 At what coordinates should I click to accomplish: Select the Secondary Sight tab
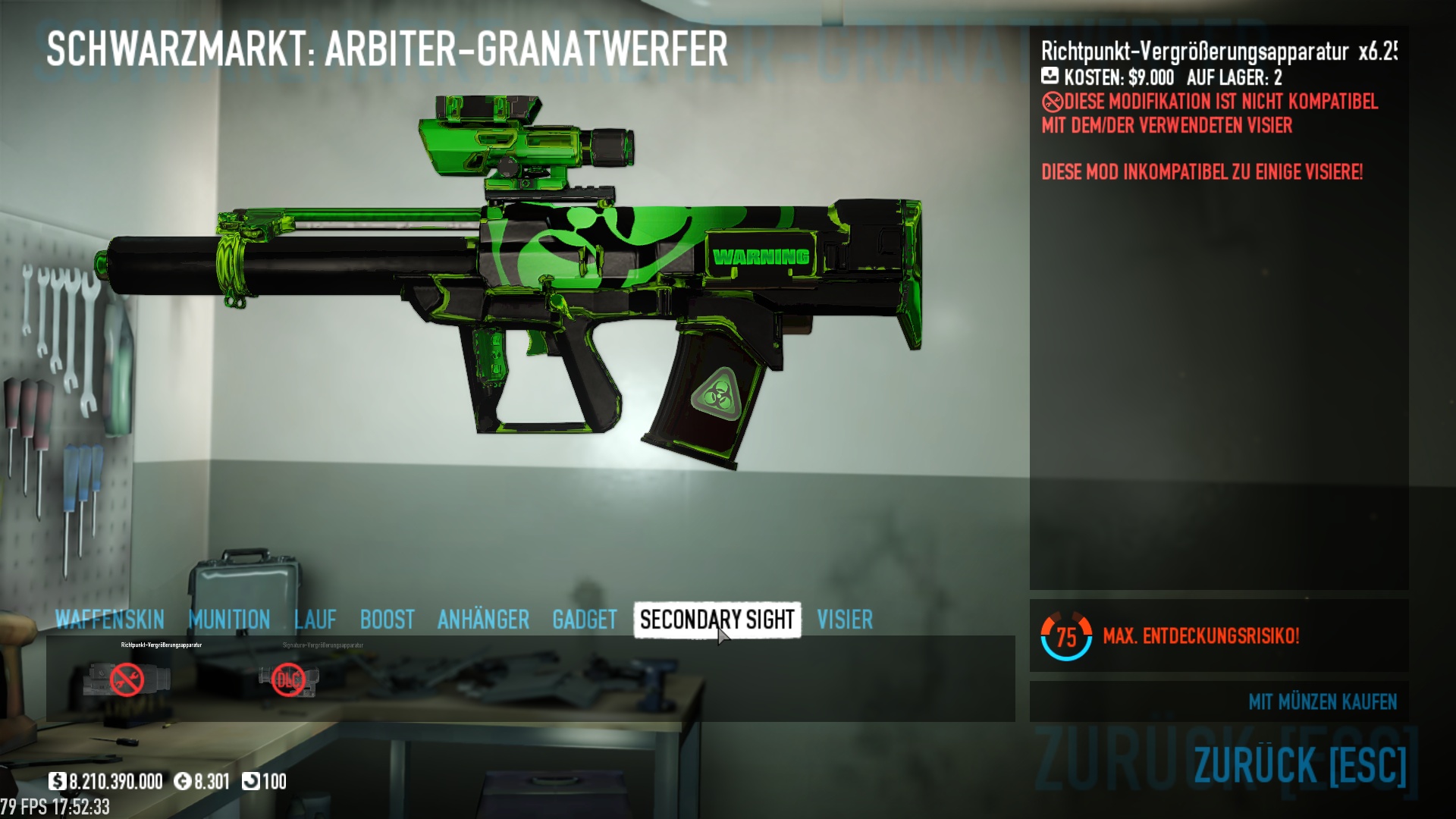tap(717, 620)
